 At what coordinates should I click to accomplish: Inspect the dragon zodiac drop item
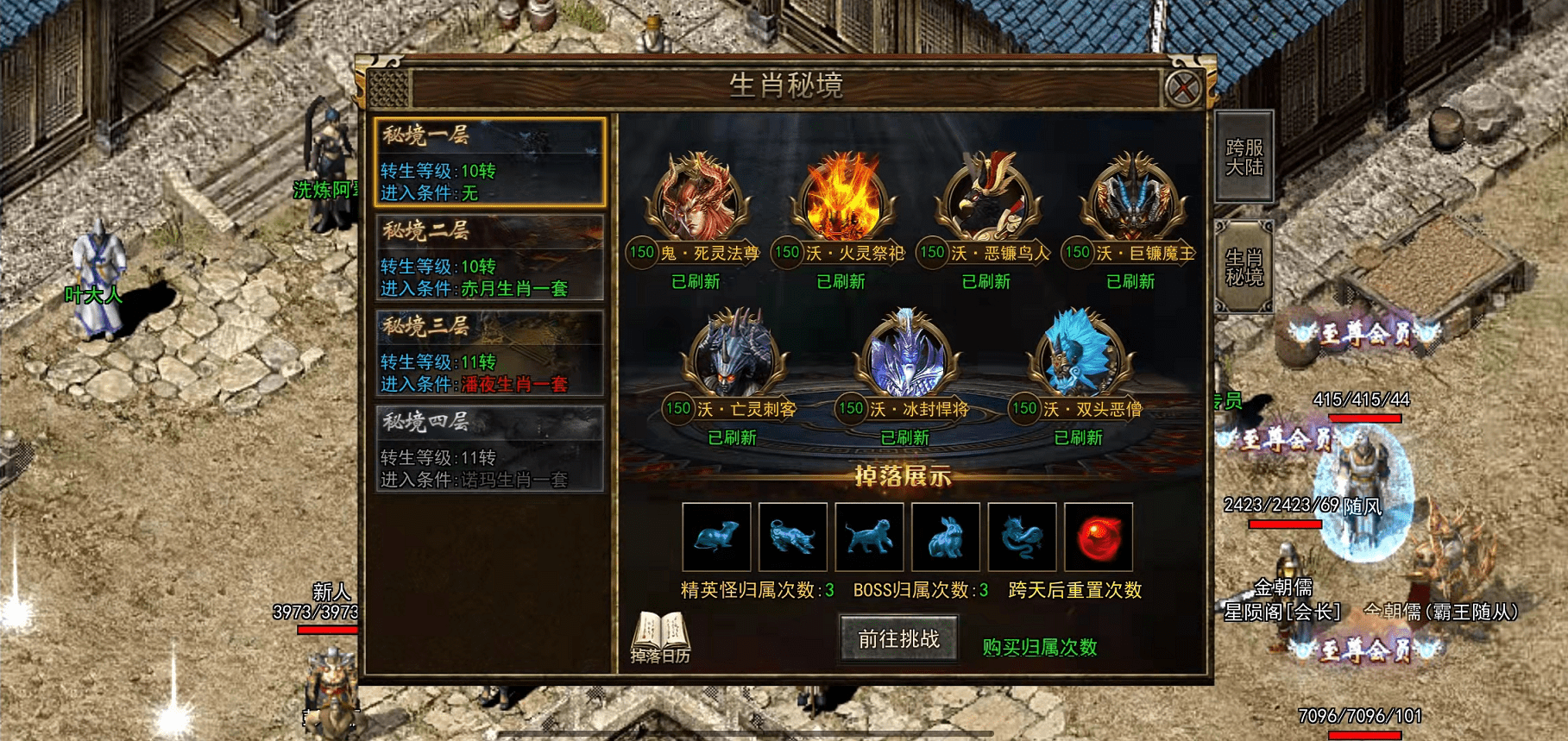point(1022,537)
